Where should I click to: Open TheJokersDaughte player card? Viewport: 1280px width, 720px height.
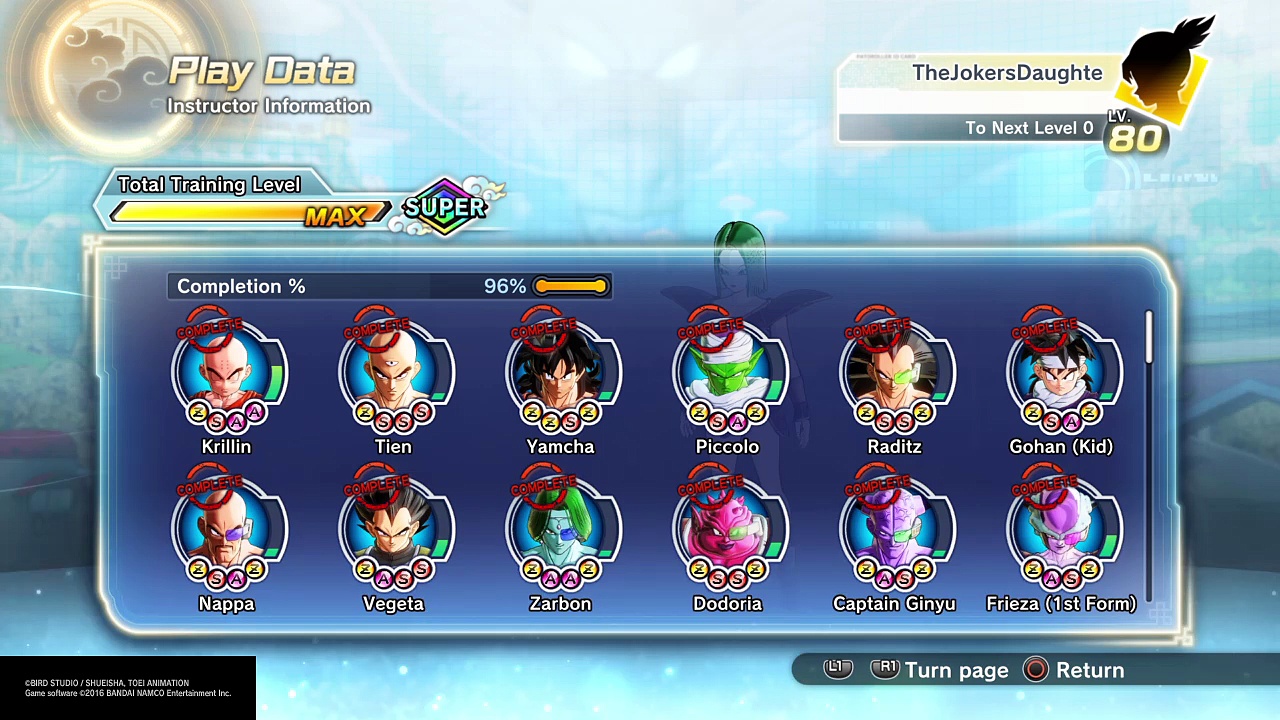pos(1000,98)
